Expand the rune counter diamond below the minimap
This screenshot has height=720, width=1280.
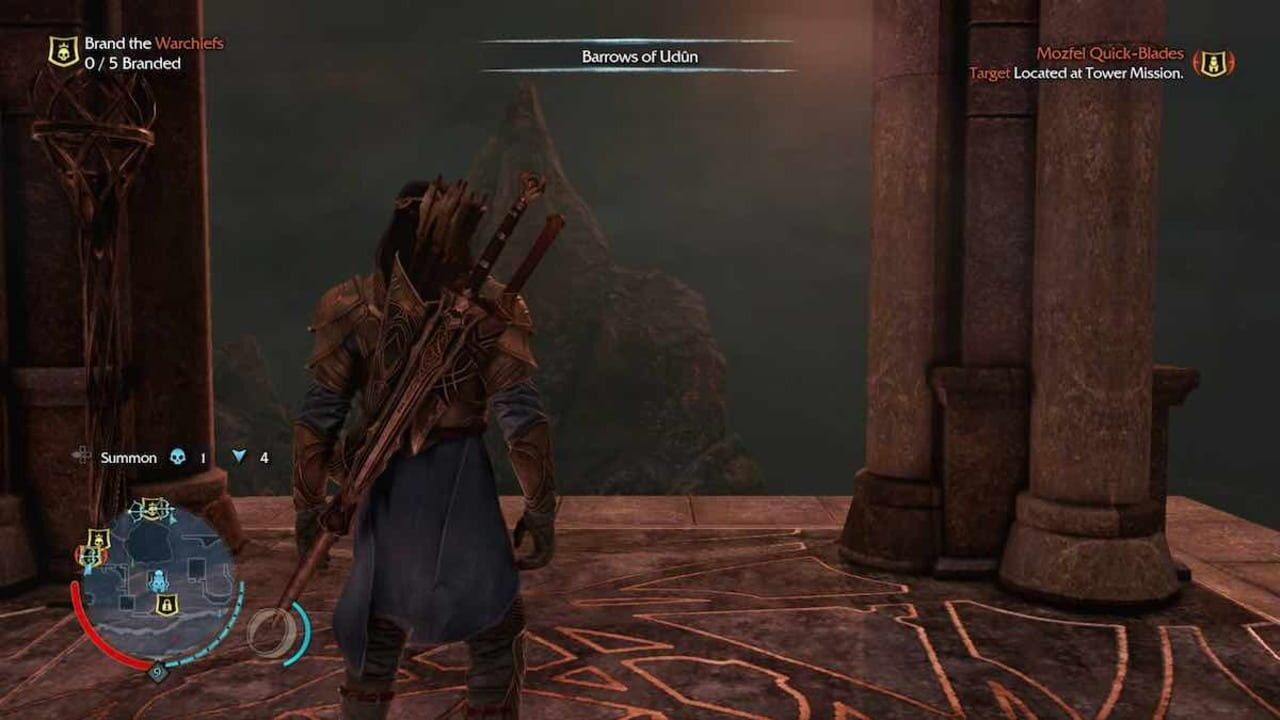[x=157, y=672]
